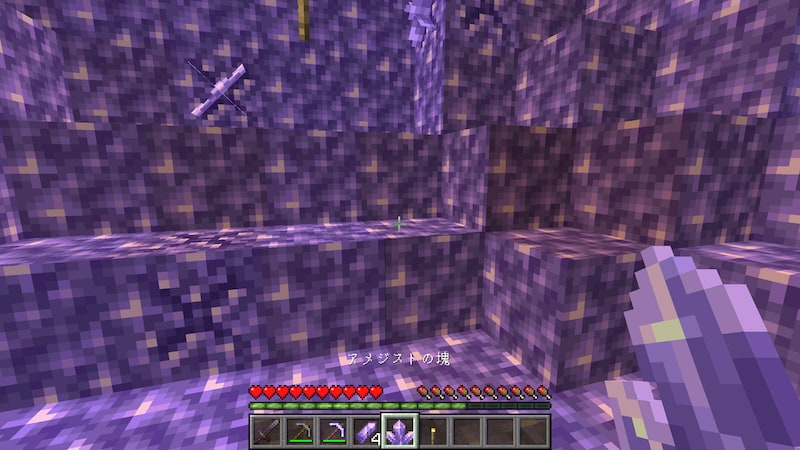Choose the amethyst shard stack of four
The height and width of the screenshot is (450, 800).
[366, 432]
